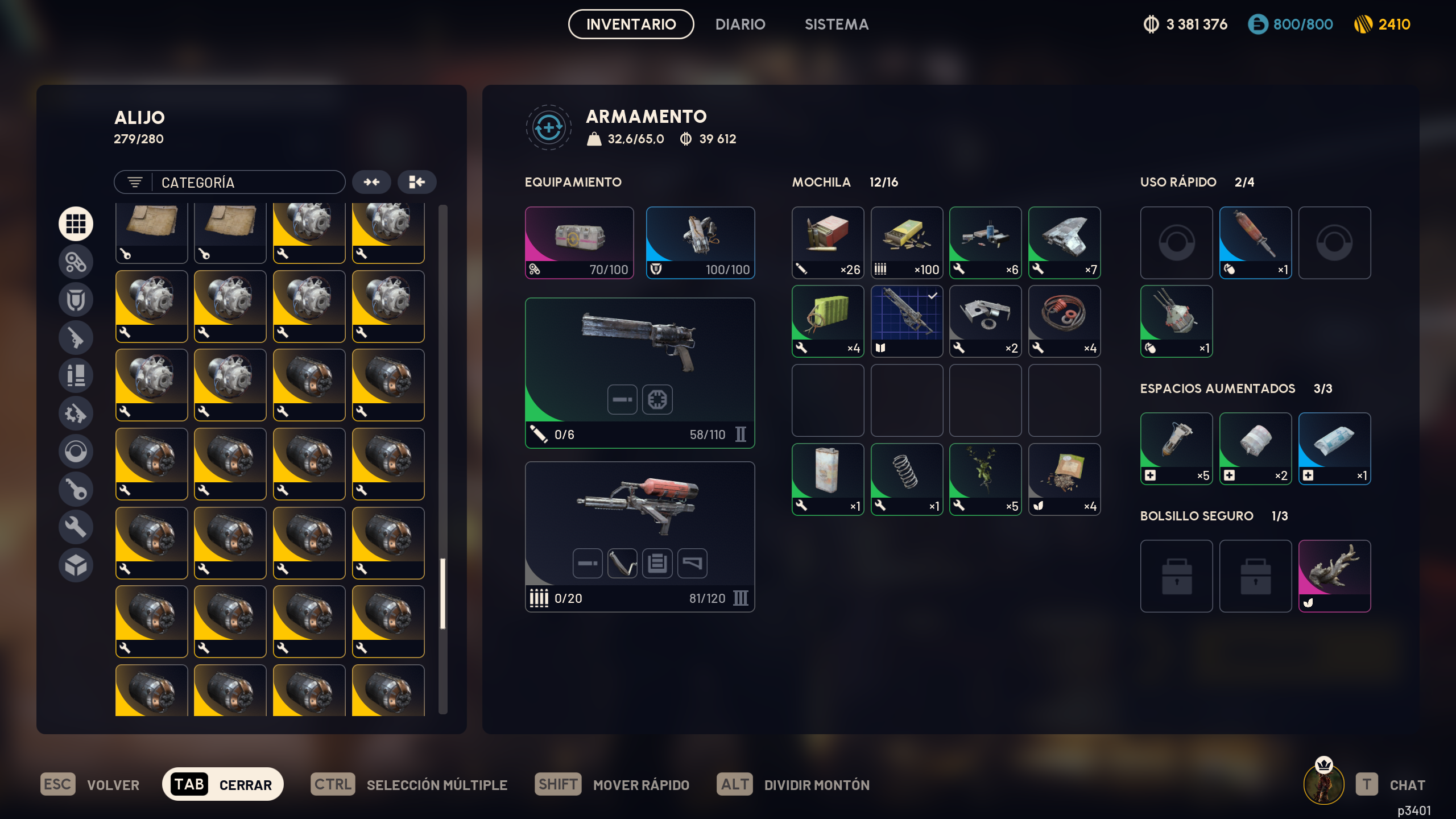Screen dimensions: 1456x819
Task: Filter stash by key category icon
Action: [76, 489]
